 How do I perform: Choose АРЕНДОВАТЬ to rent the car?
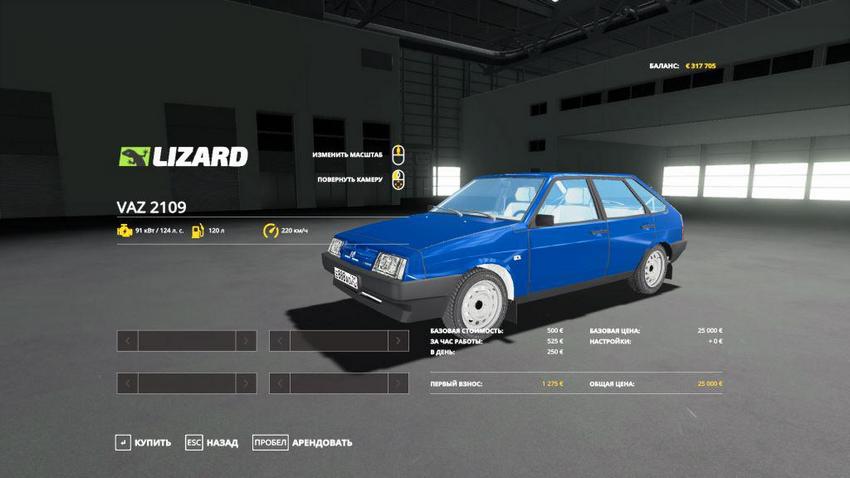(302, 442)
